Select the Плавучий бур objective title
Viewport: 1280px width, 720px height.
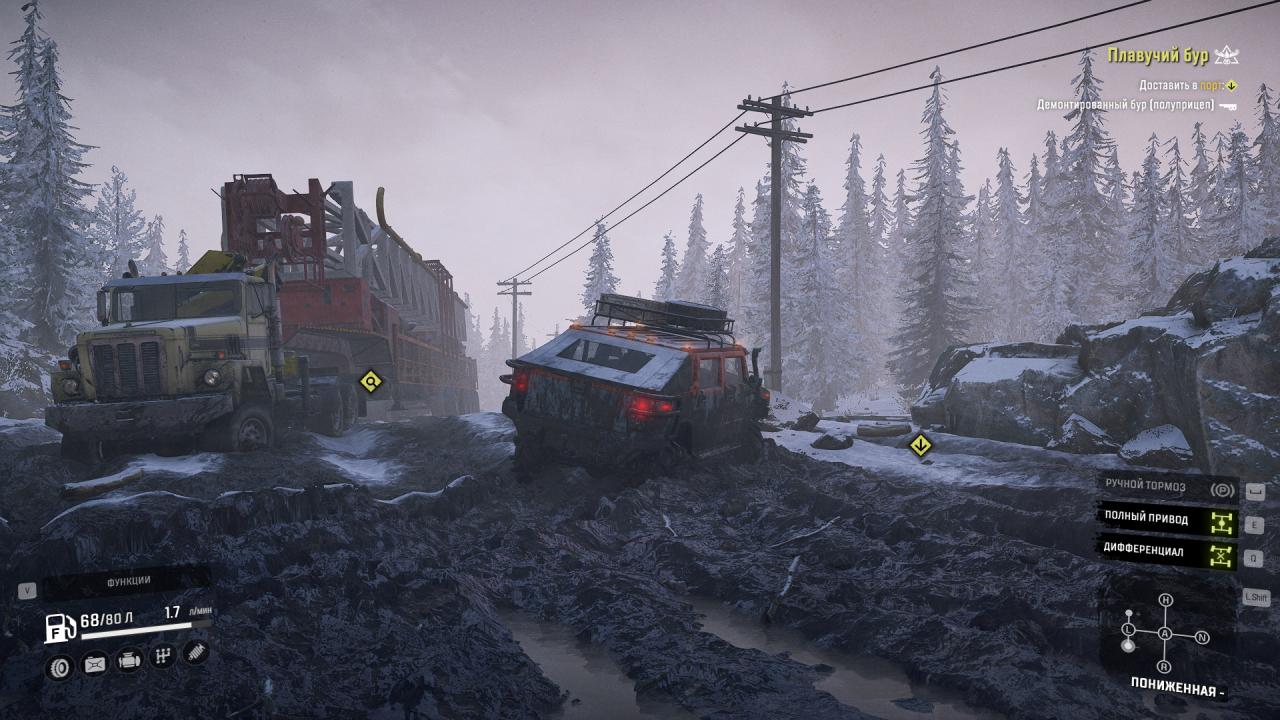point(1158,56)
